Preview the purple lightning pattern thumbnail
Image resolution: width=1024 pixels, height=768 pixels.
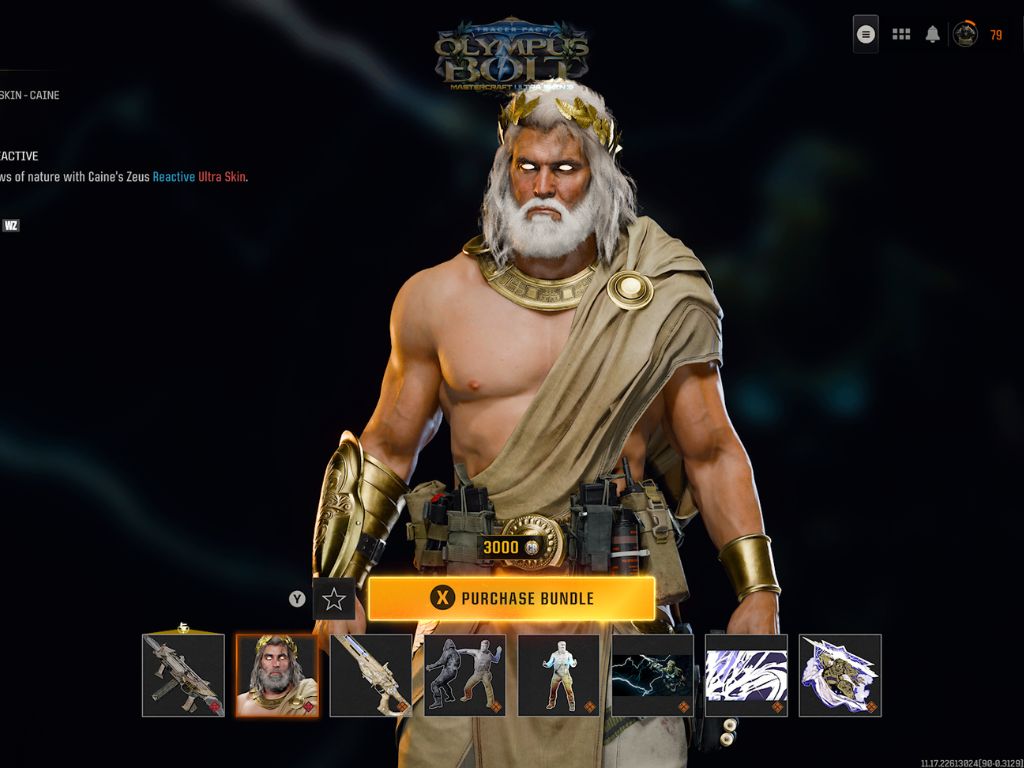pyautogui.click(x=746, y=676)
